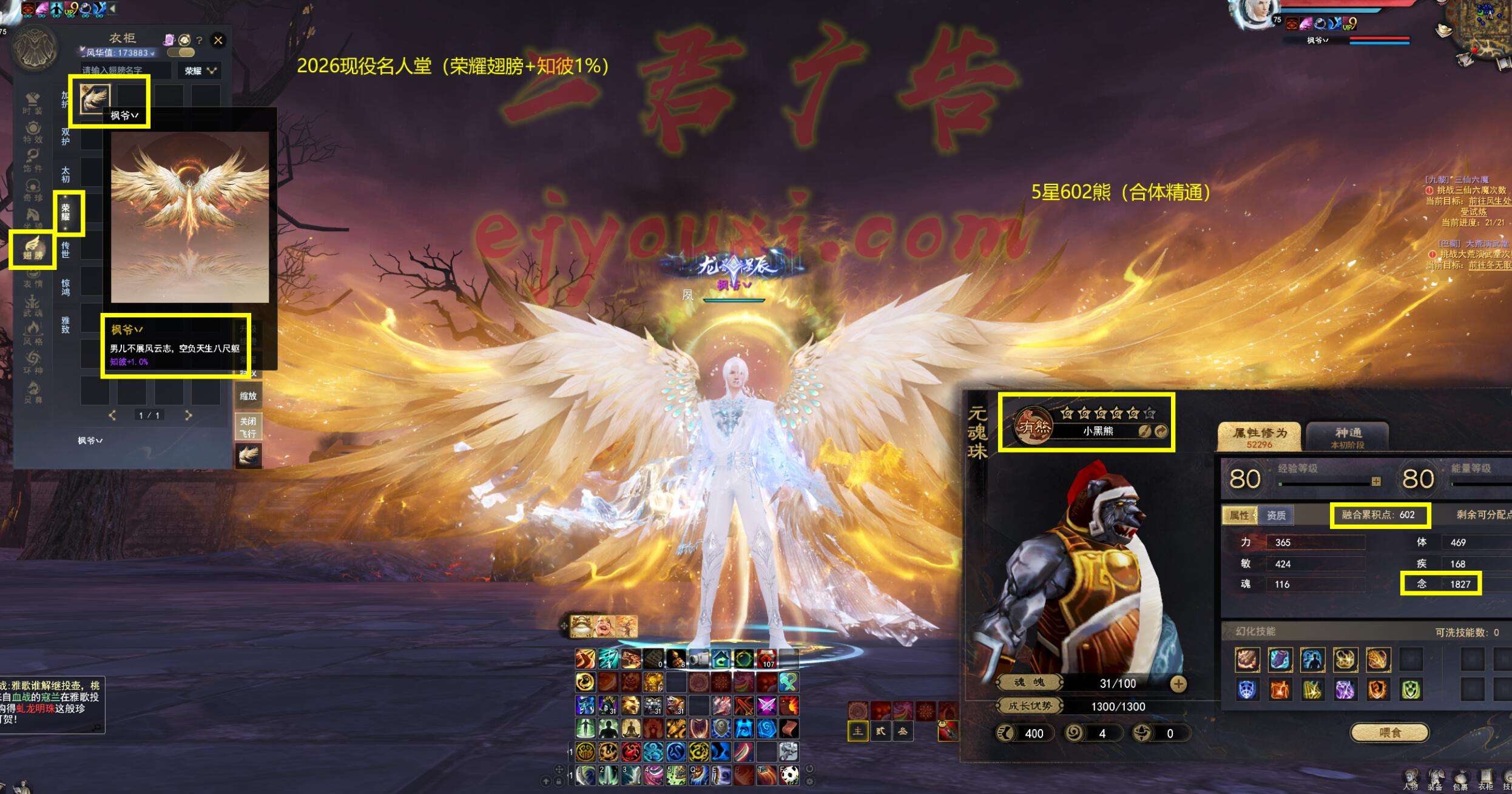Toggle the 关闭飞行 flight button

coord(248,427)
